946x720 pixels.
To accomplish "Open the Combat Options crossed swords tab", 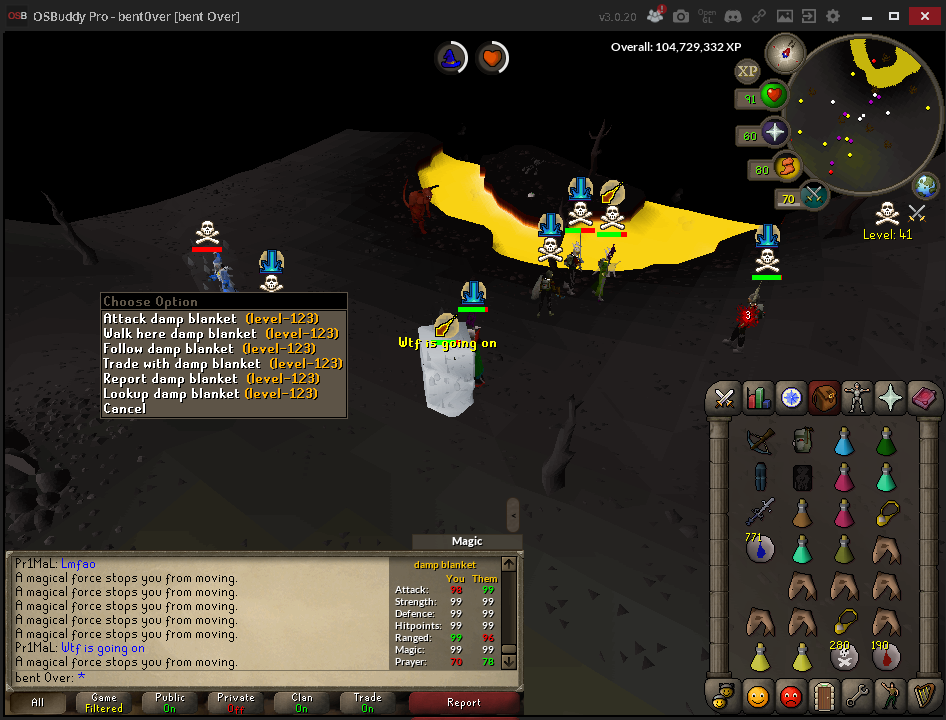I will pyautogui.click(x=722, y=398).
